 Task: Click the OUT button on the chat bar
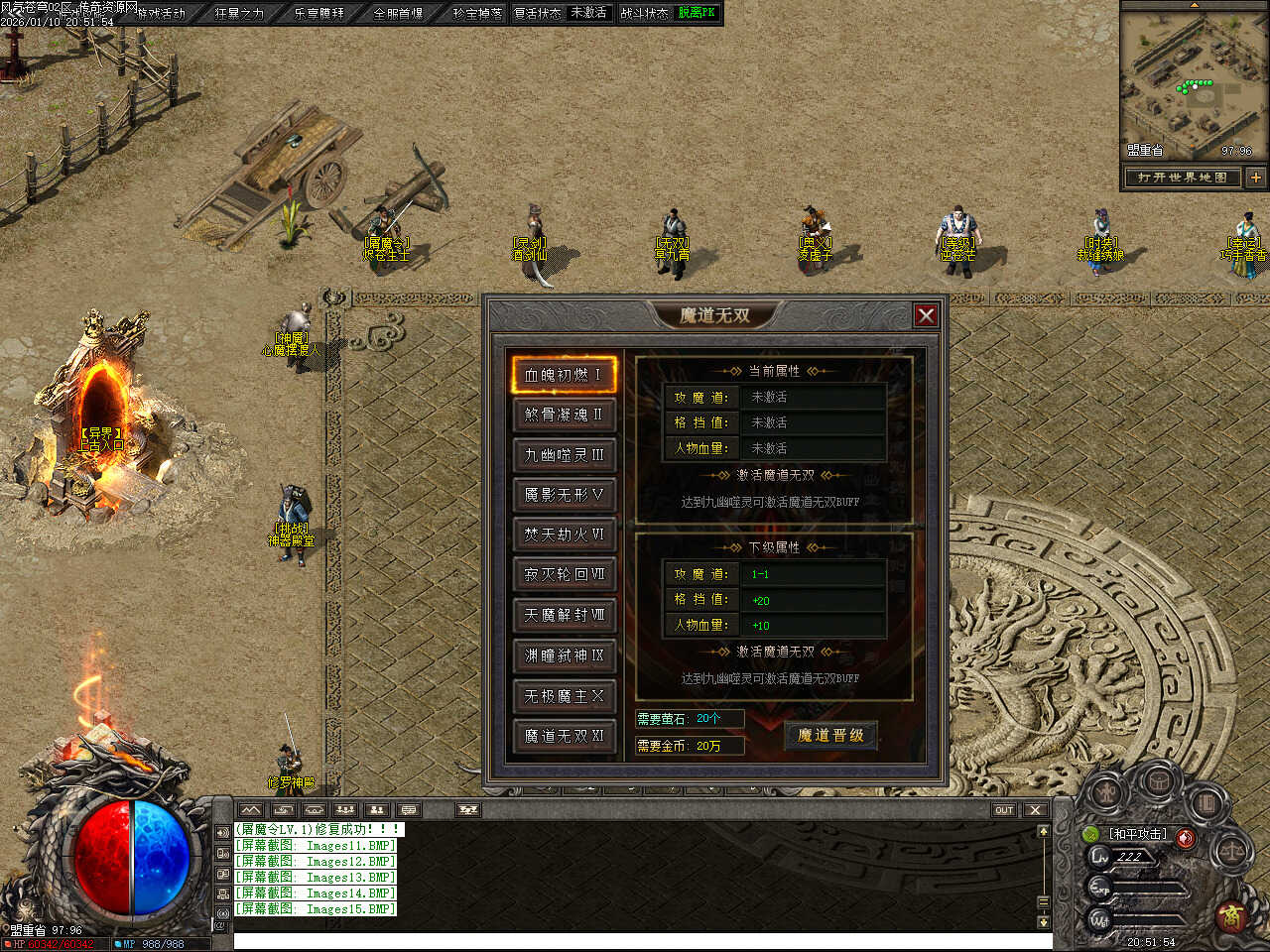(1004, 810)
